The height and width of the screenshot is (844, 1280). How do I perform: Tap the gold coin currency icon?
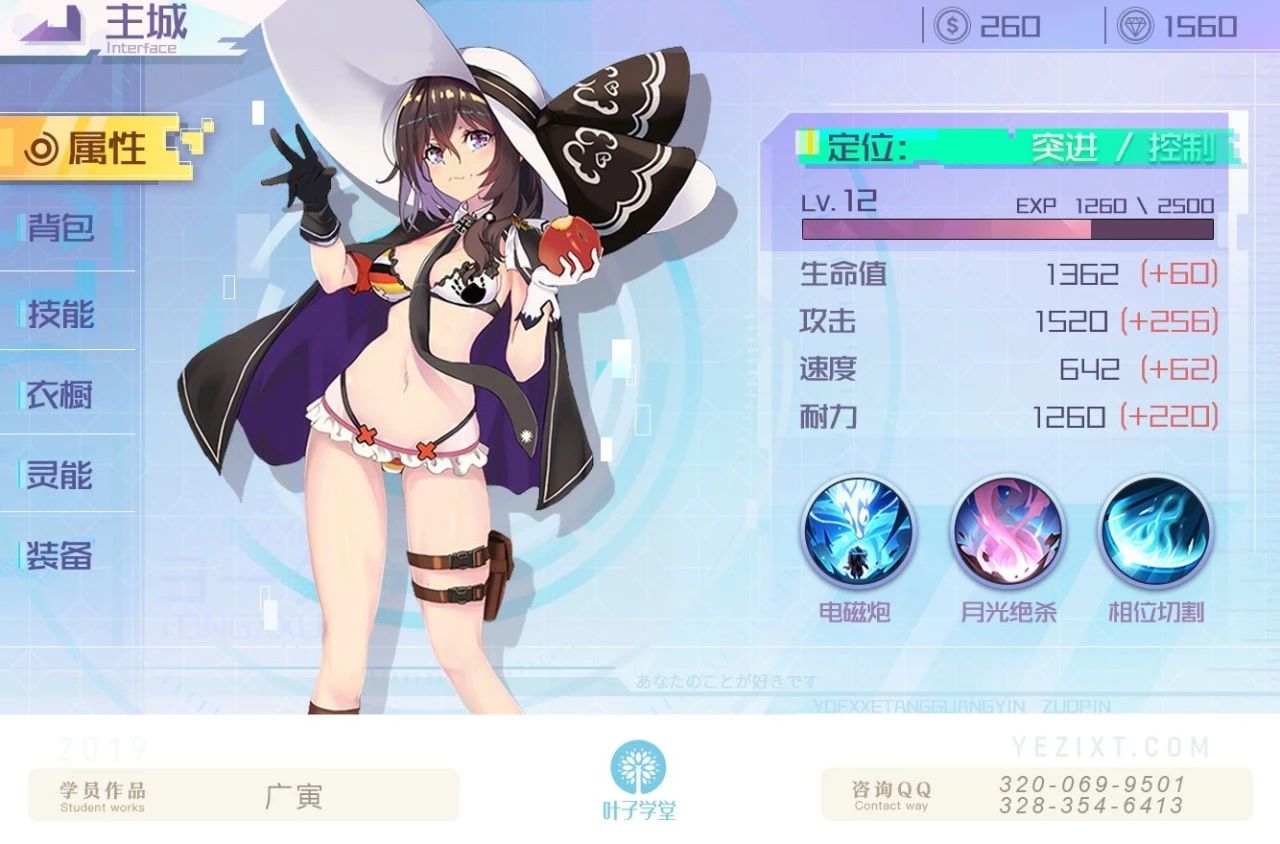951,26
